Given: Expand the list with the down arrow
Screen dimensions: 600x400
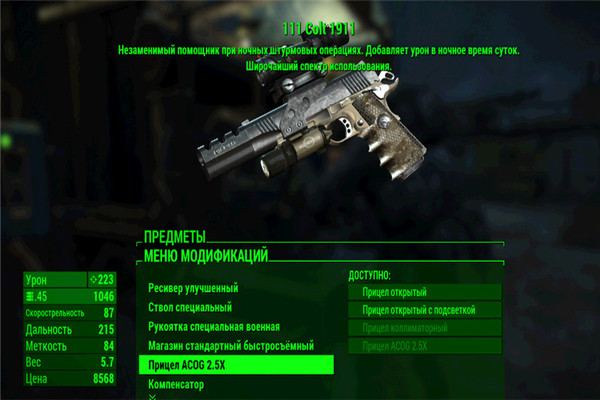Looking at the screenshot, I should pyautogui.click(x=153, y=396).
